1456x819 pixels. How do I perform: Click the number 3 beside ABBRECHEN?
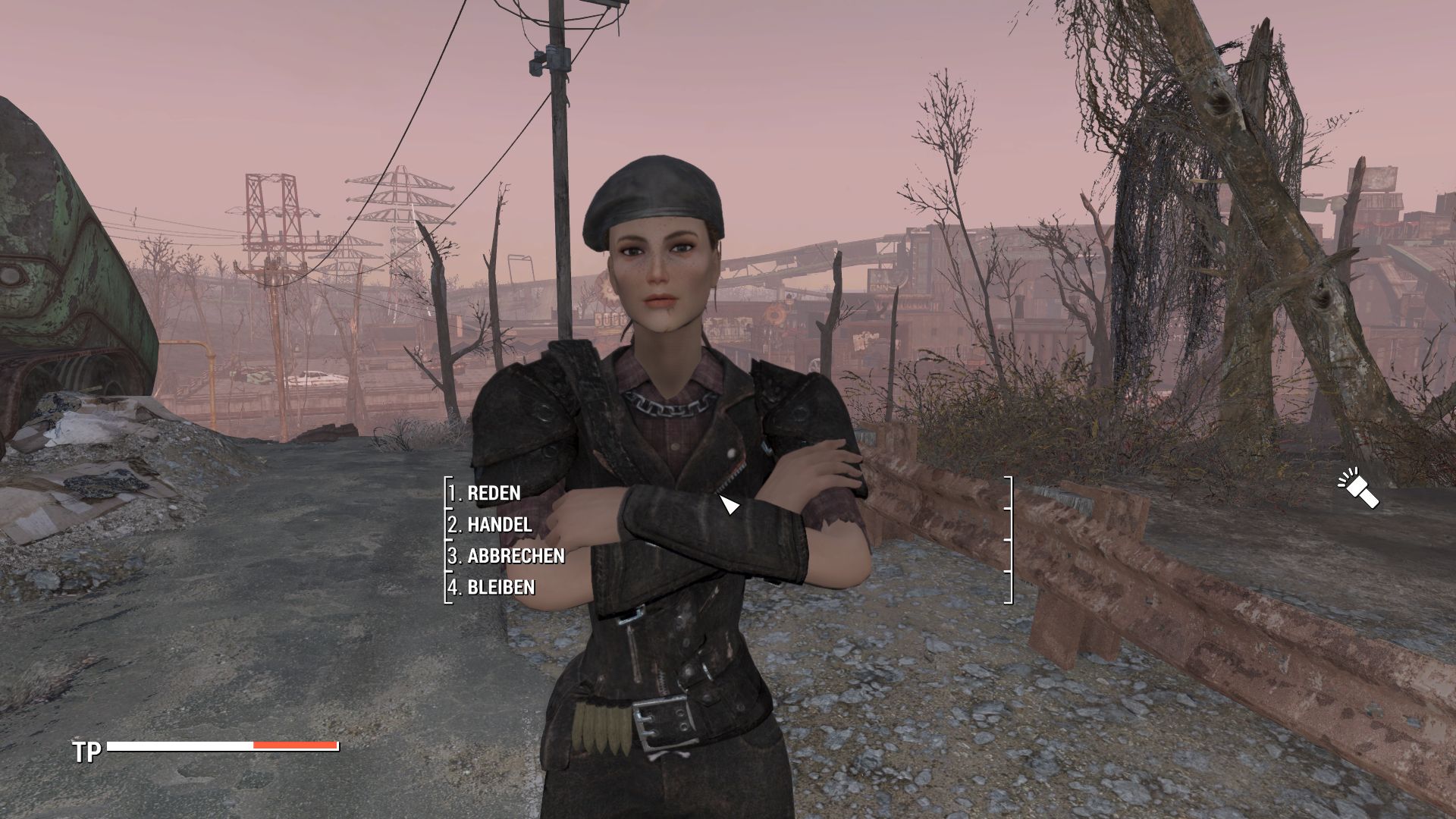[453, 555]
